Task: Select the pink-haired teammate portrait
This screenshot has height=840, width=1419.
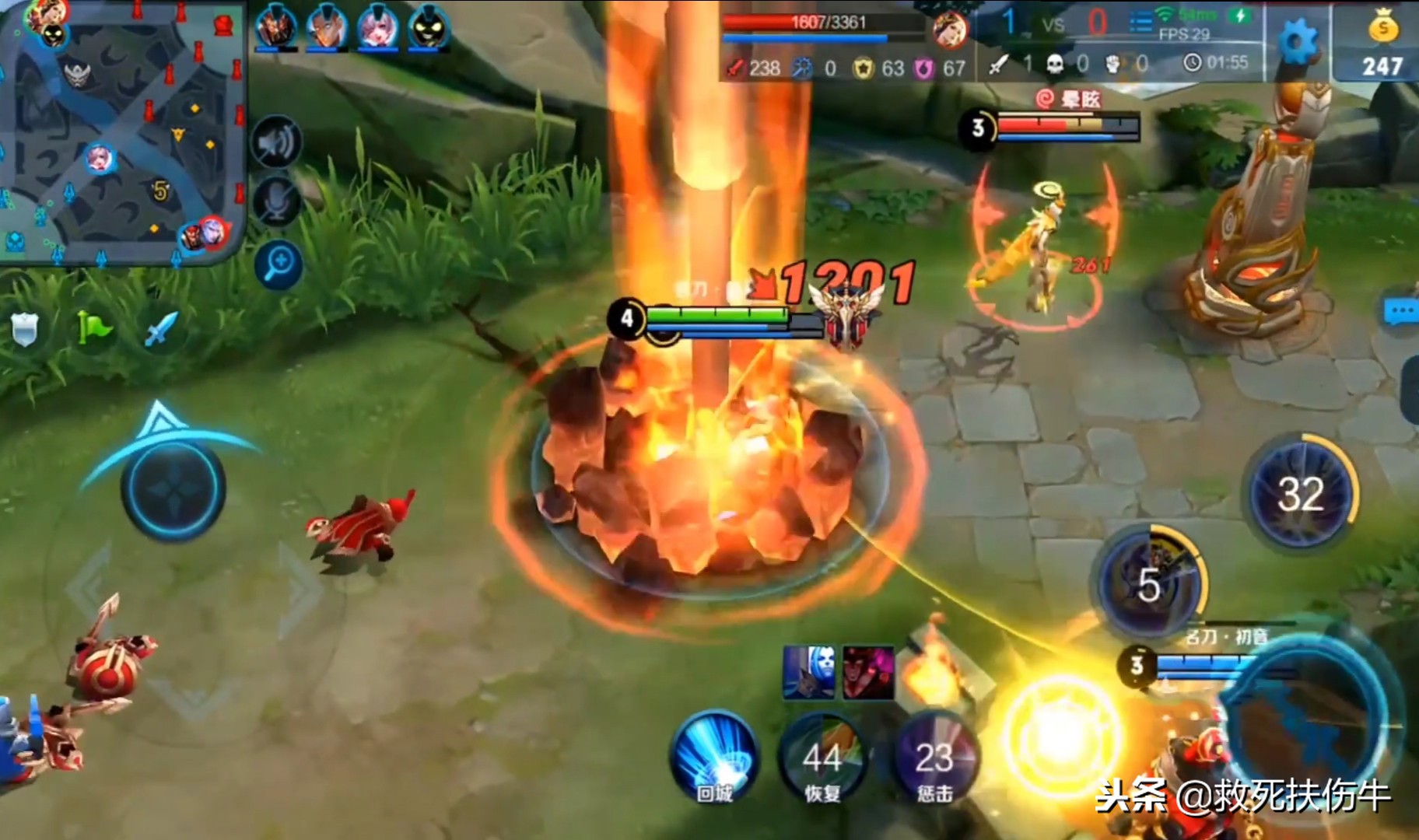Action: (377, 28)
